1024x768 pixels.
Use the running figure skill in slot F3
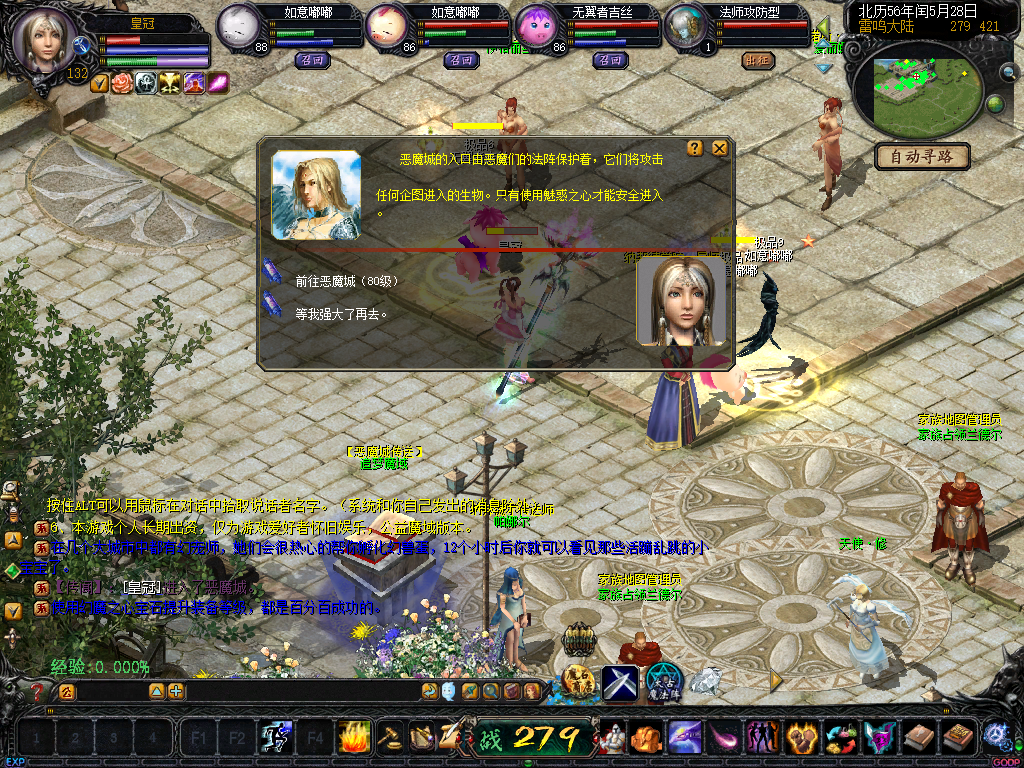coord(275,738)
